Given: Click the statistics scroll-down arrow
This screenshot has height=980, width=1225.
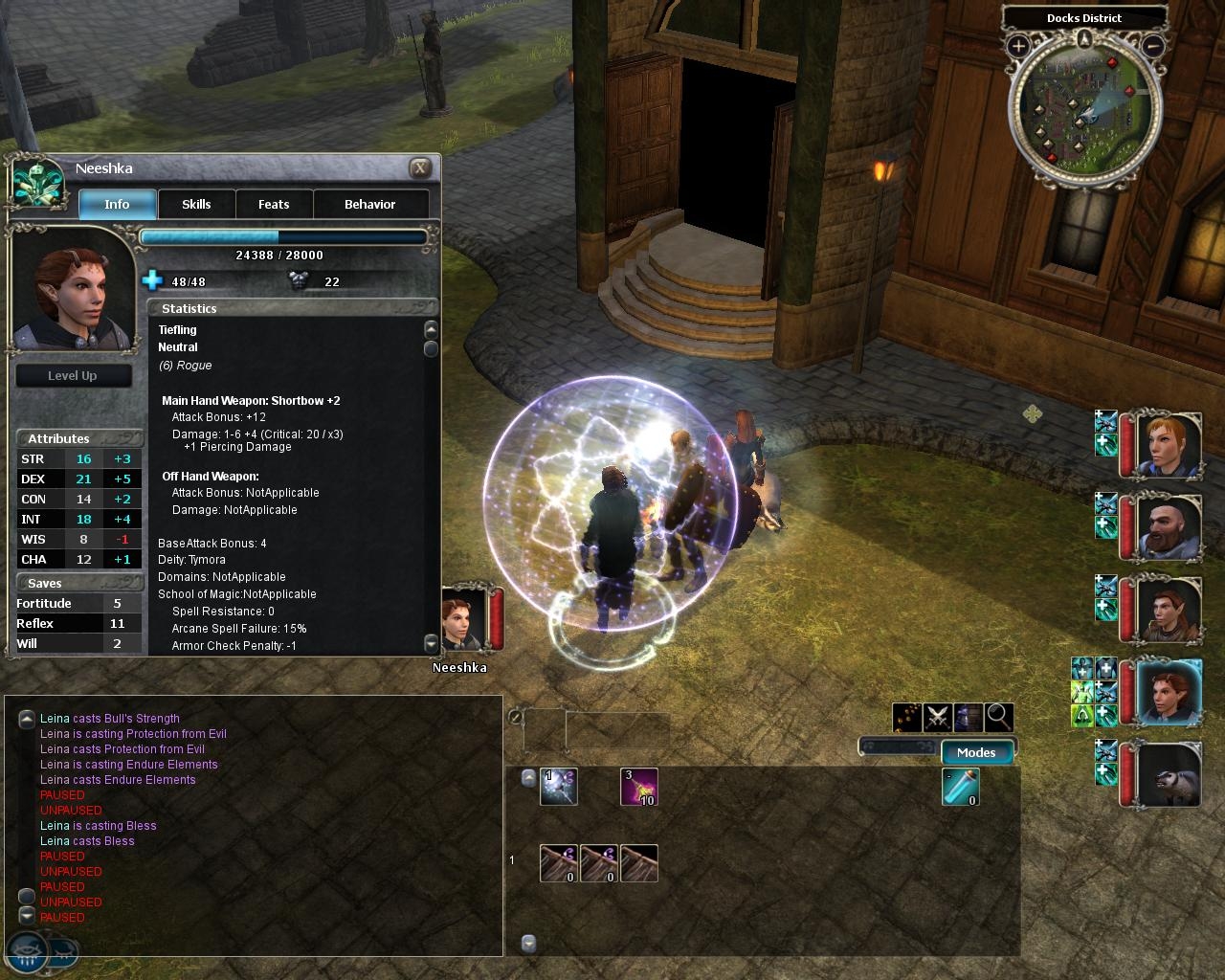Looking at the screenshot, I should point(431,643).
